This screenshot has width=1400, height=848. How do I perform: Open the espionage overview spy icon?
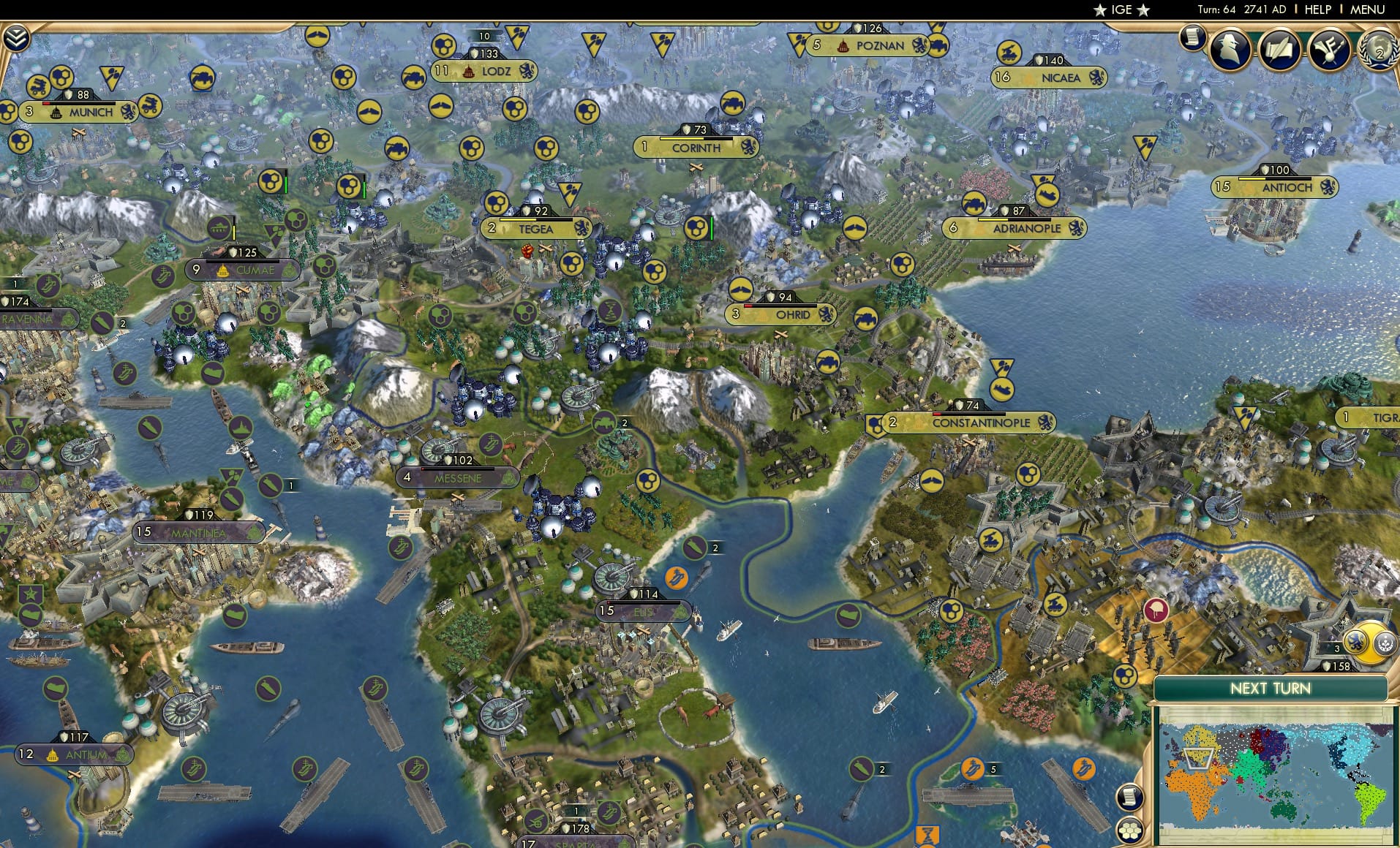[x=1230, y=50]
